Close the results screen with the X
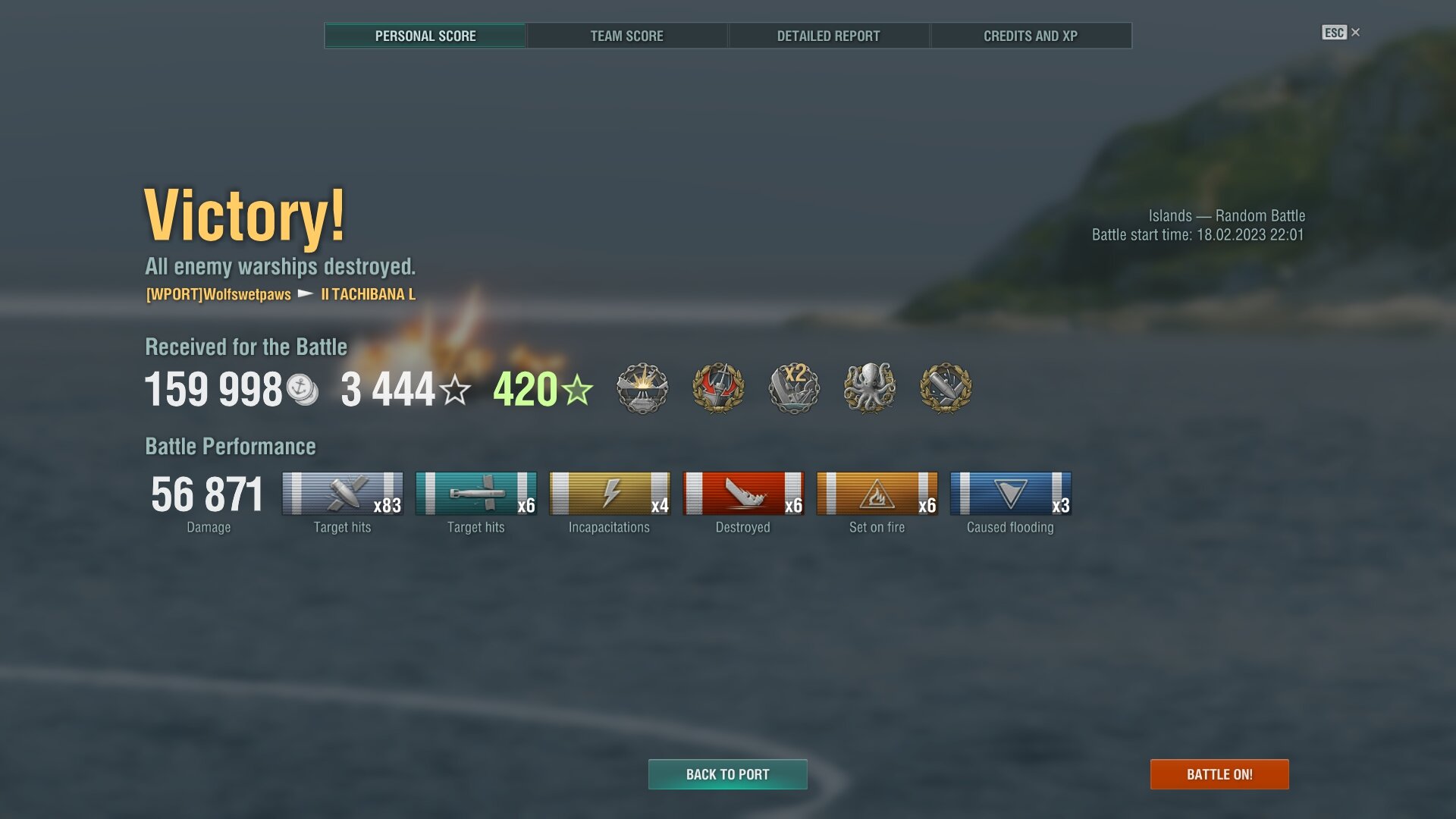 coord(1355,33)
